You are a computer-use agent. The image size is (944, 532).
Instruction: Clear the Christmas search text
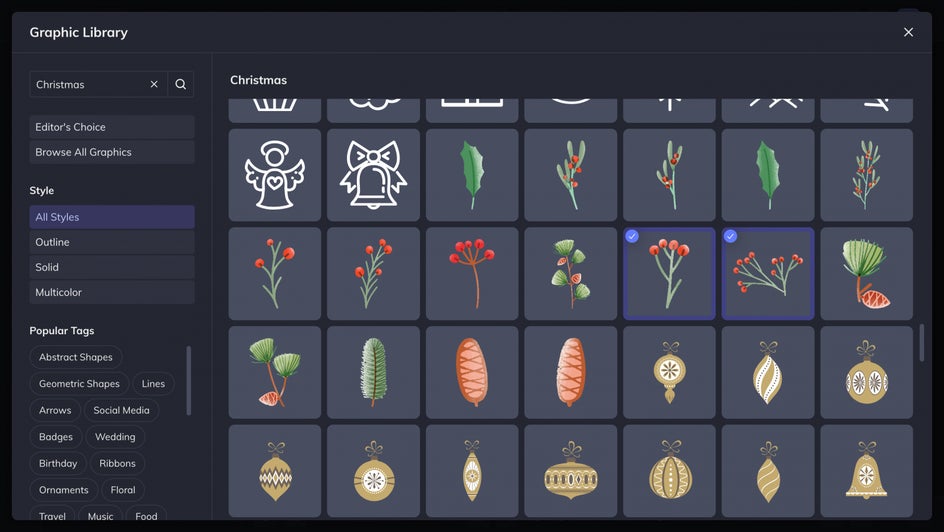[154, 84]
